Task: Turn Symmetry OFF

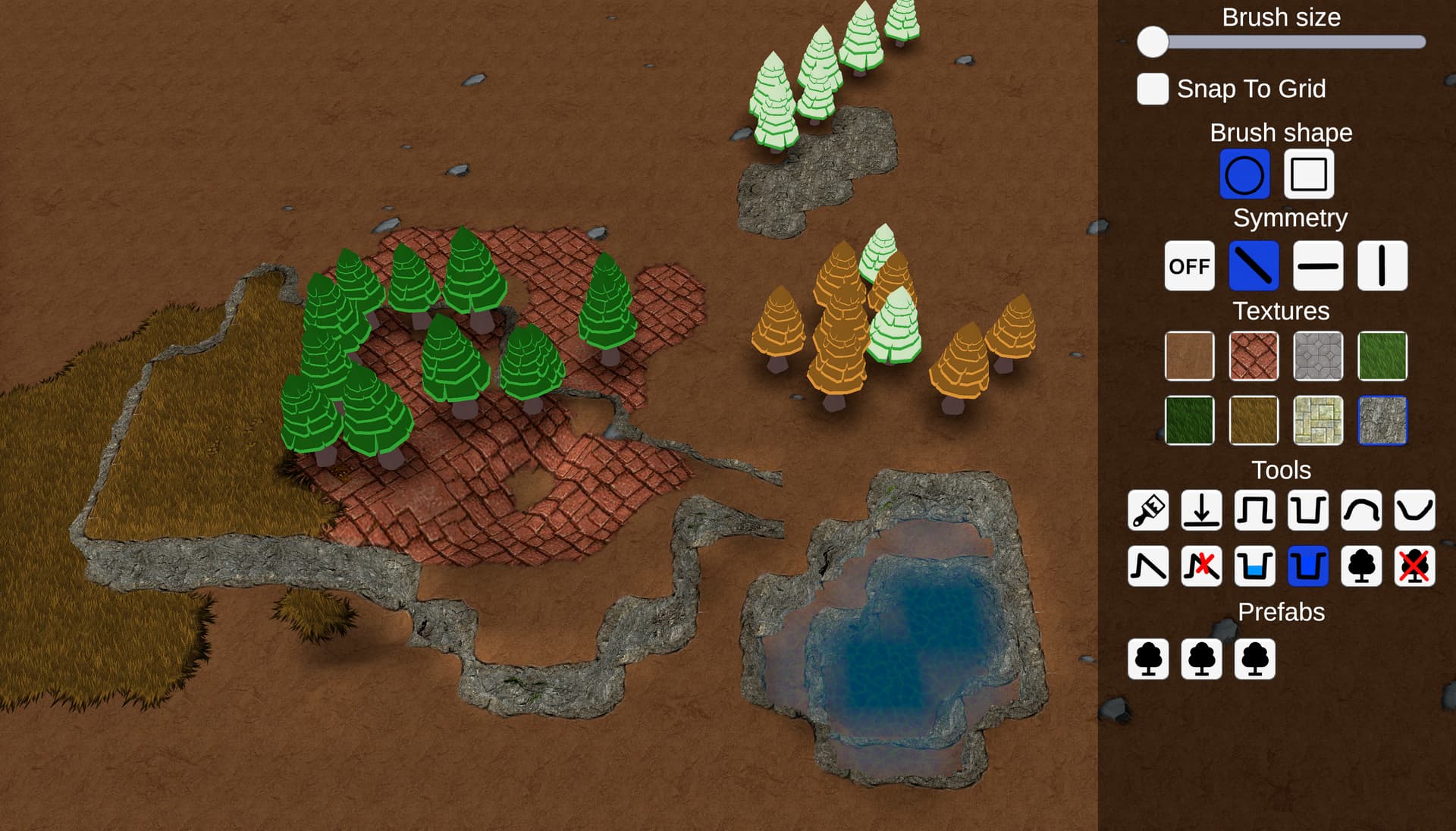Action: 1189,267
